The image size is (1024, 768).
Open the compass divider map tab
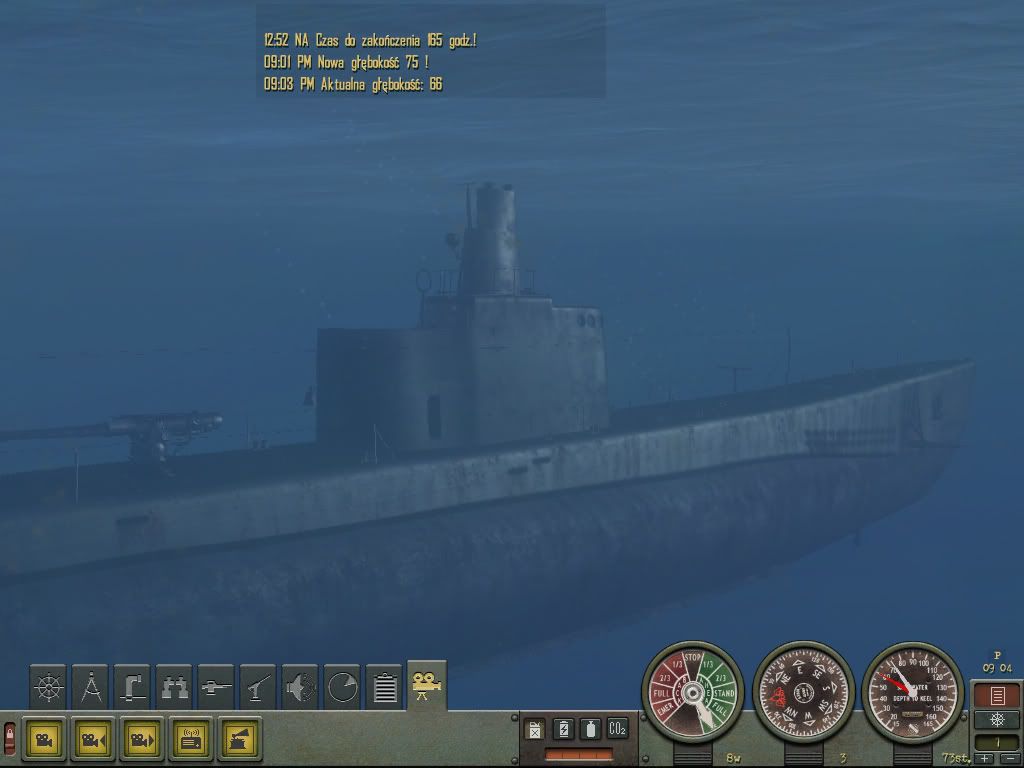[x=90, y=686]
